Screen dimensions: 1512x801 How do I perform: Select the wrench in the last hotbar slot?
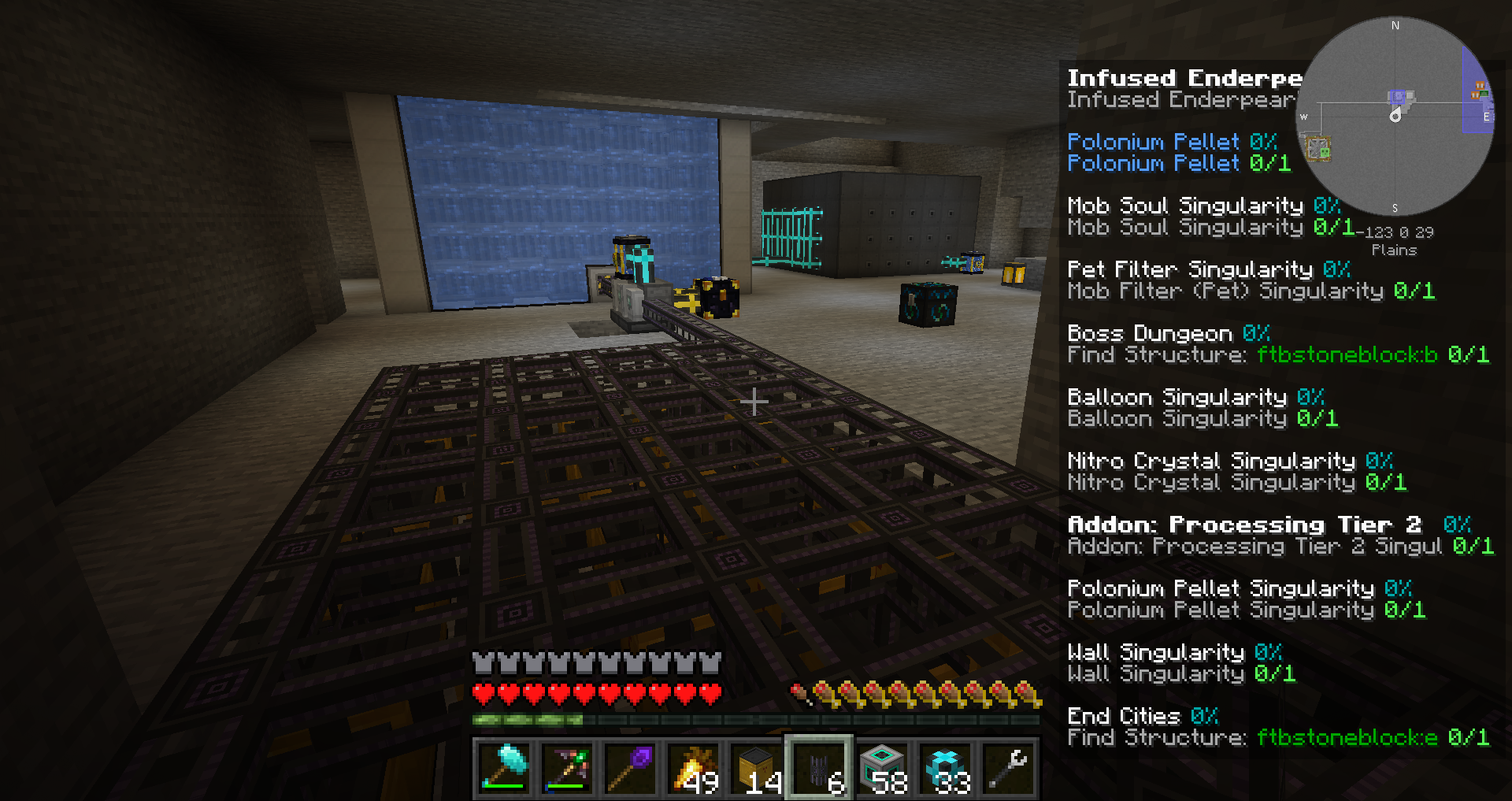[1006, 768]
